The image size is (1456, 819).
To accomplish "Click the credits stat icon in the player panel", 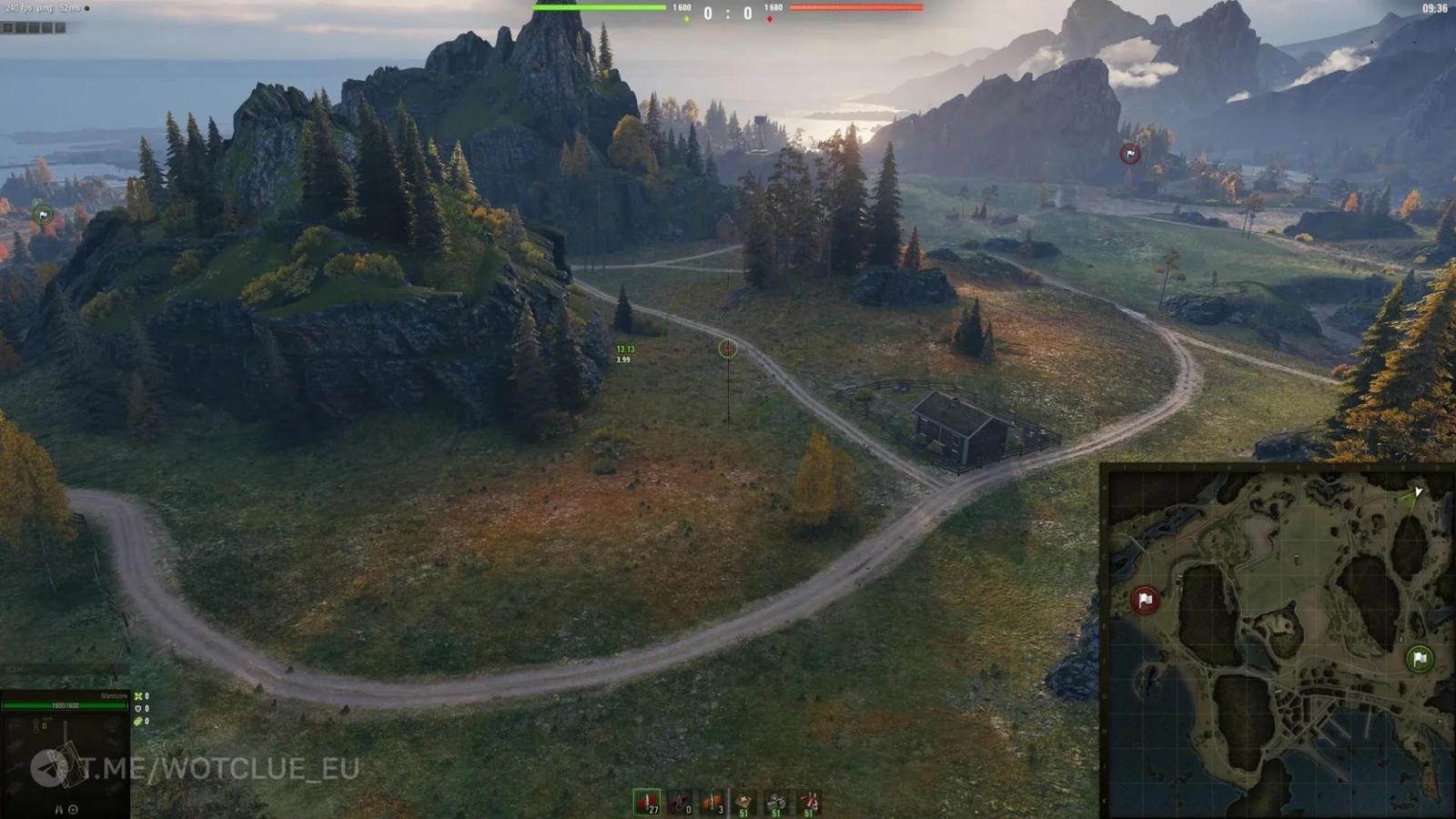I will 138,720.
